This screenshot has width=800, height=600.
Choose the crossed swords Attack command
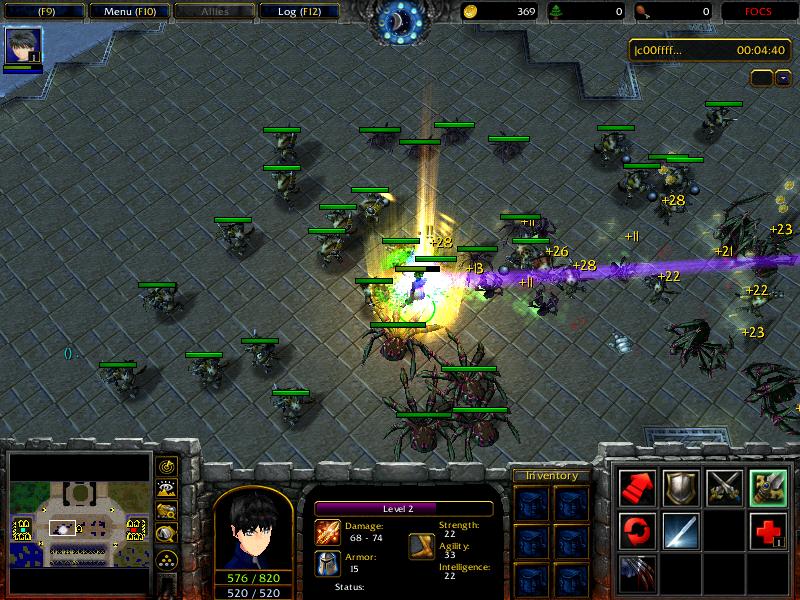pos(723,487)
